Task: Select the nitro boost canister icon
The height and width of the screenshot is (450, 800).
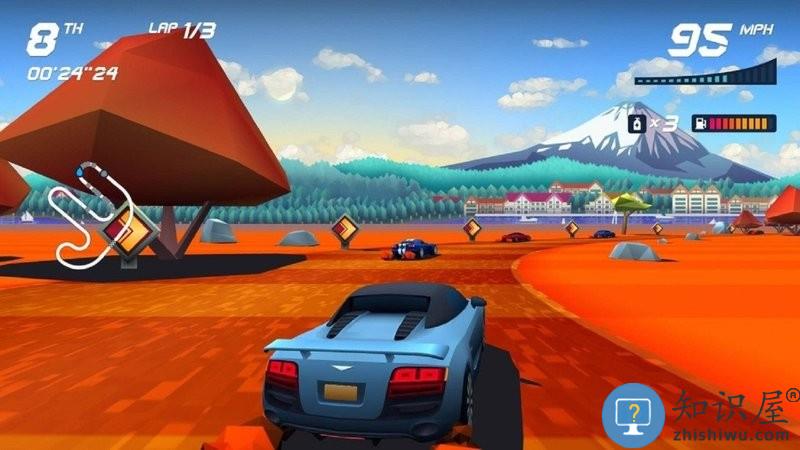Action: click(x=634, y=123)
